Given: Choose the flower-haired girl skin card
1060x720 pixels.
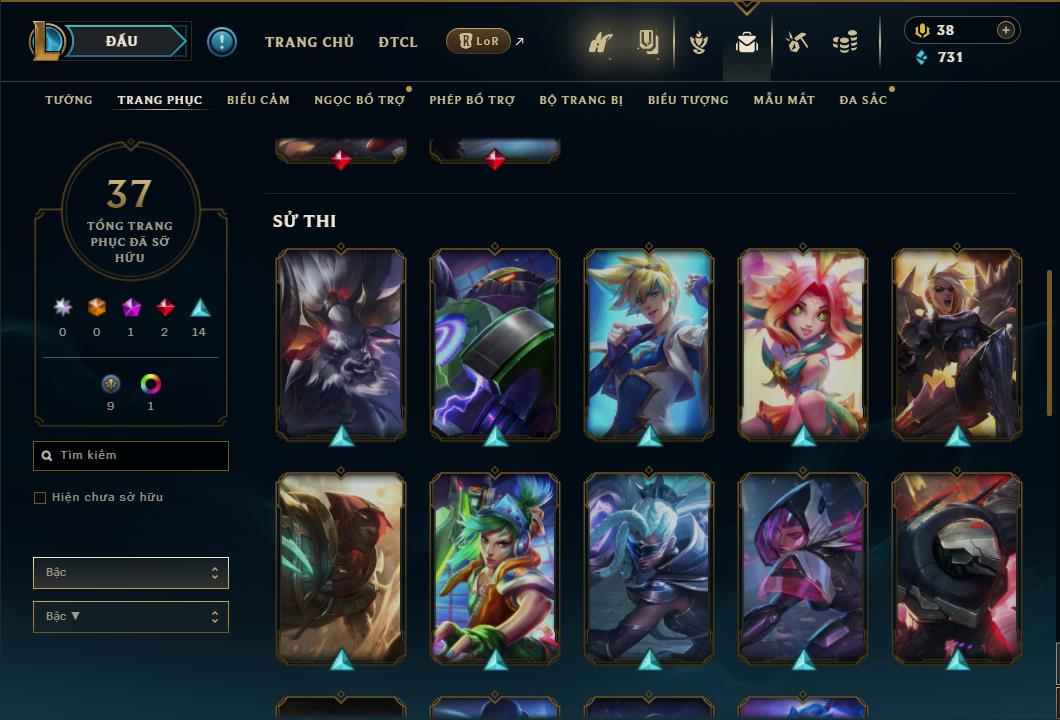Looking at the screenshot, I should (x=803, y=343).
